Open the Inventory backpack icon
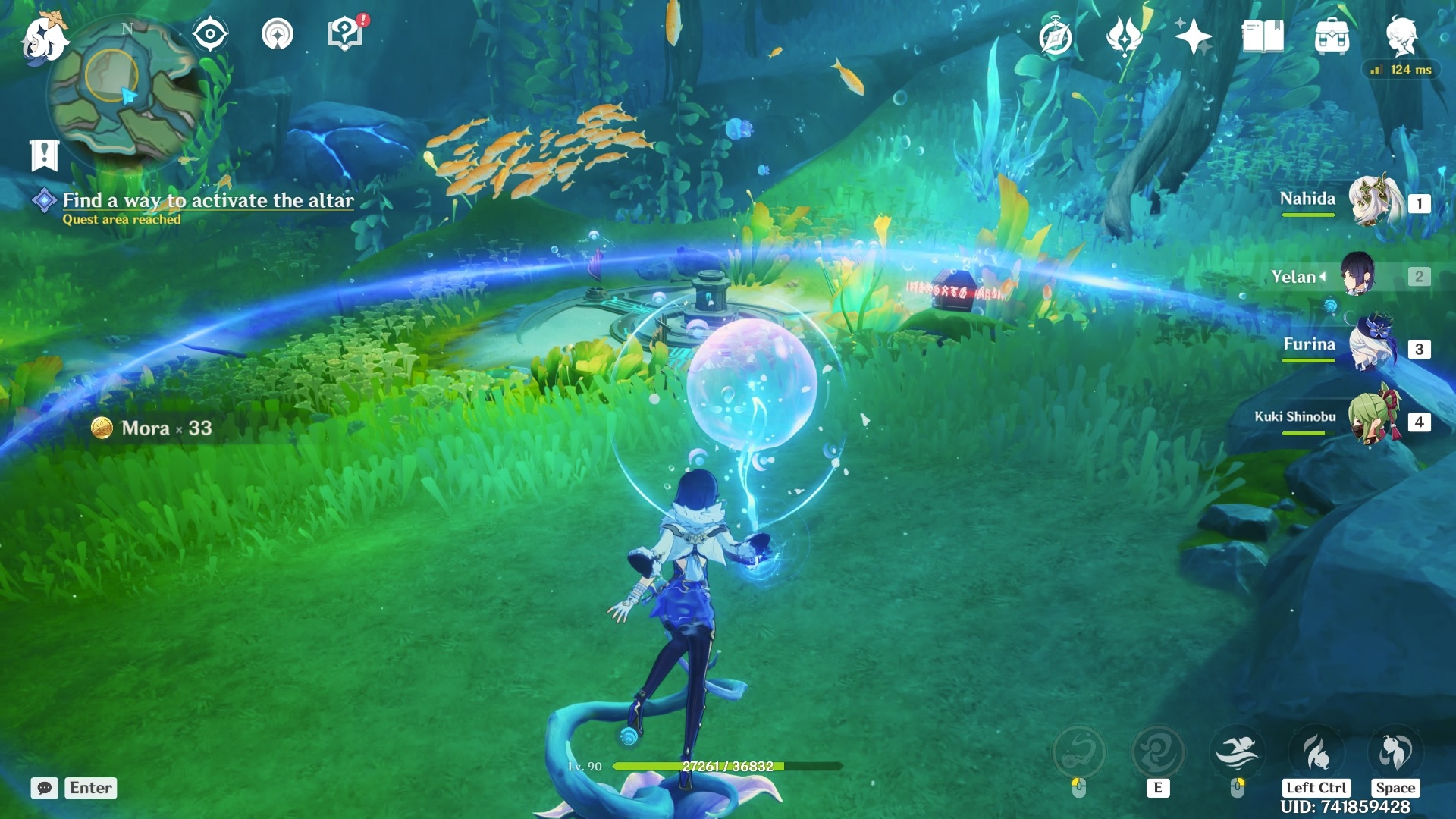Viewport: 1456px width, 819px height. click(1332, 36)
